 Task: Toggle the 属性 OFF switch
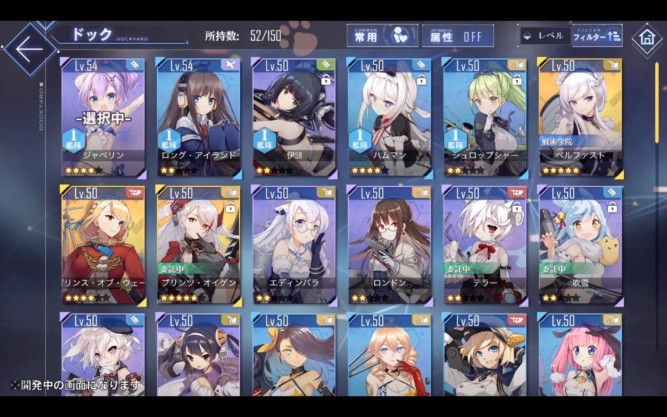(x=456, y=37)
